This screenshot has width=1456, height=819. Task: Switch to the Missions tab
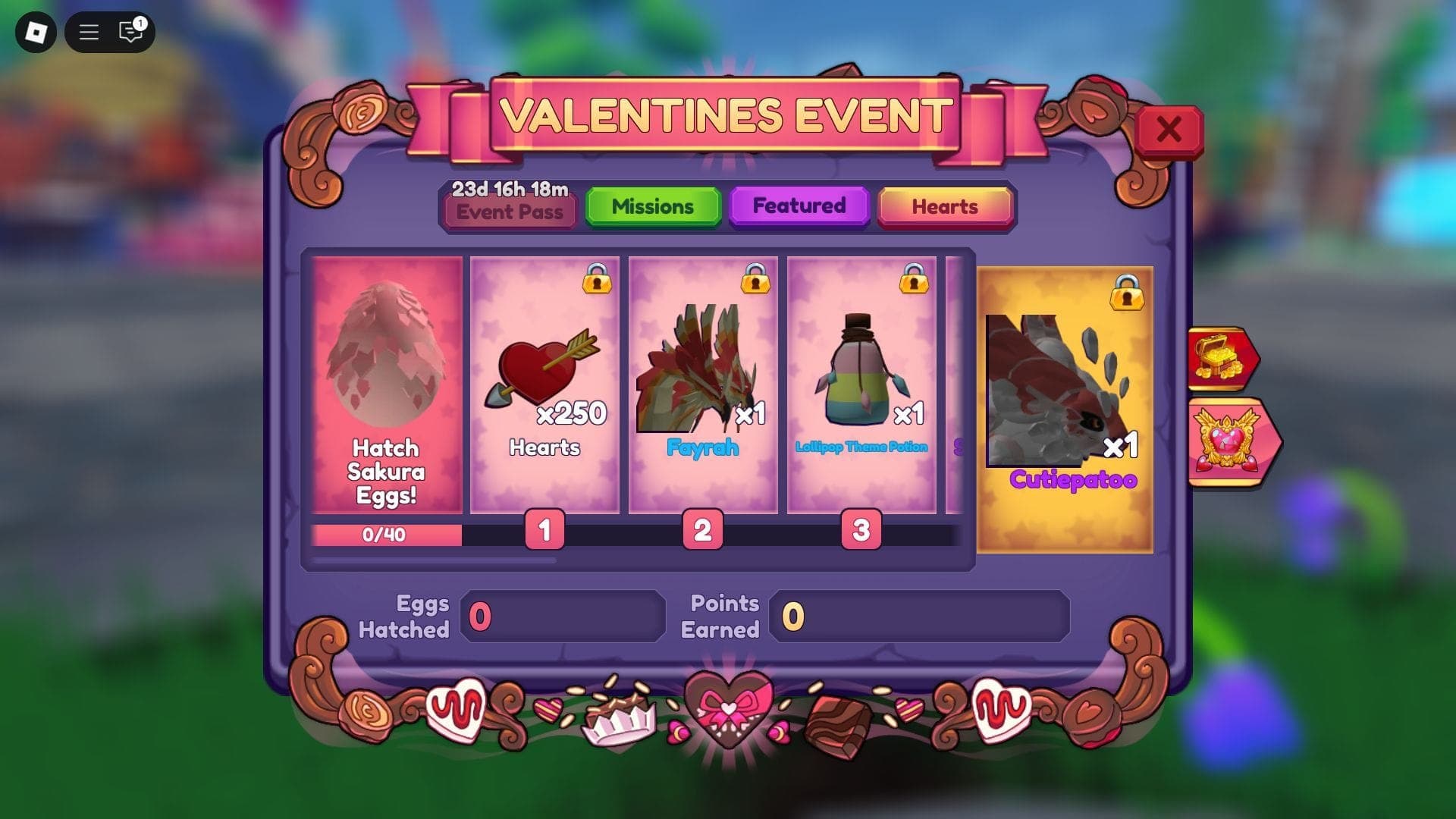[652, 206]
